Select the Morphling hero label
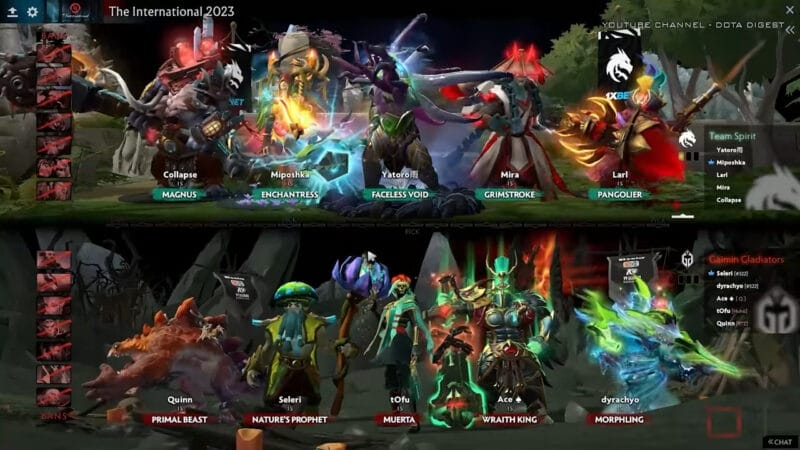The width and height of the screenshot is (800, 450). coord(621,420)
